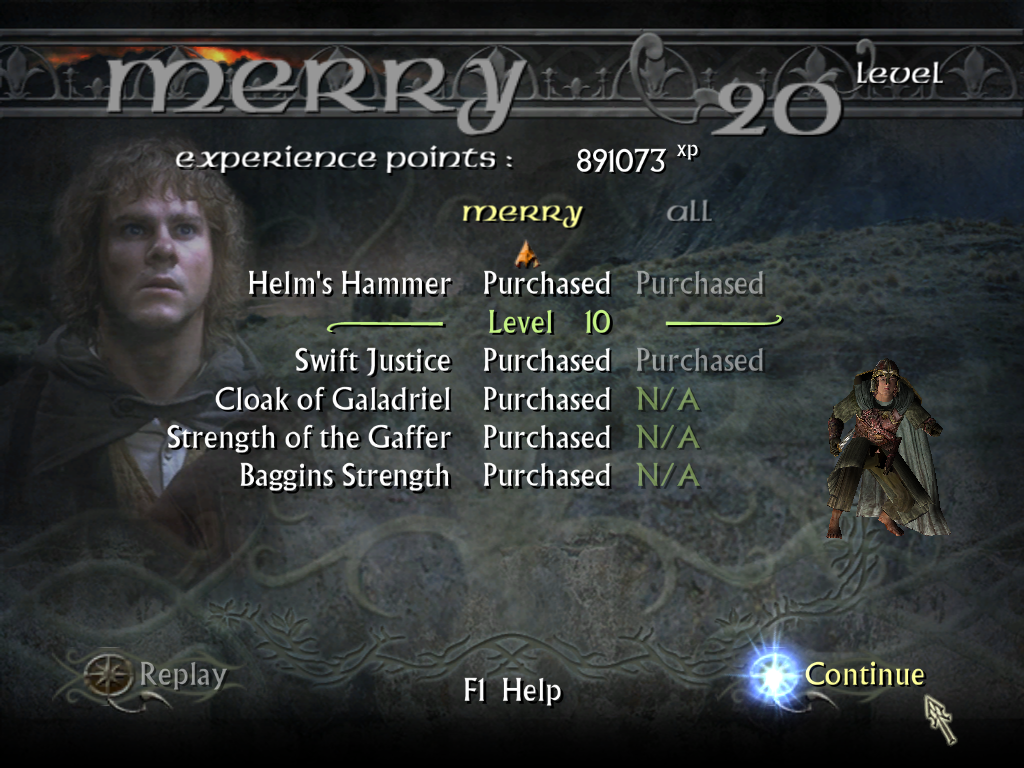Switch to the All characters column
The image size is (1024, 768).
688,212
